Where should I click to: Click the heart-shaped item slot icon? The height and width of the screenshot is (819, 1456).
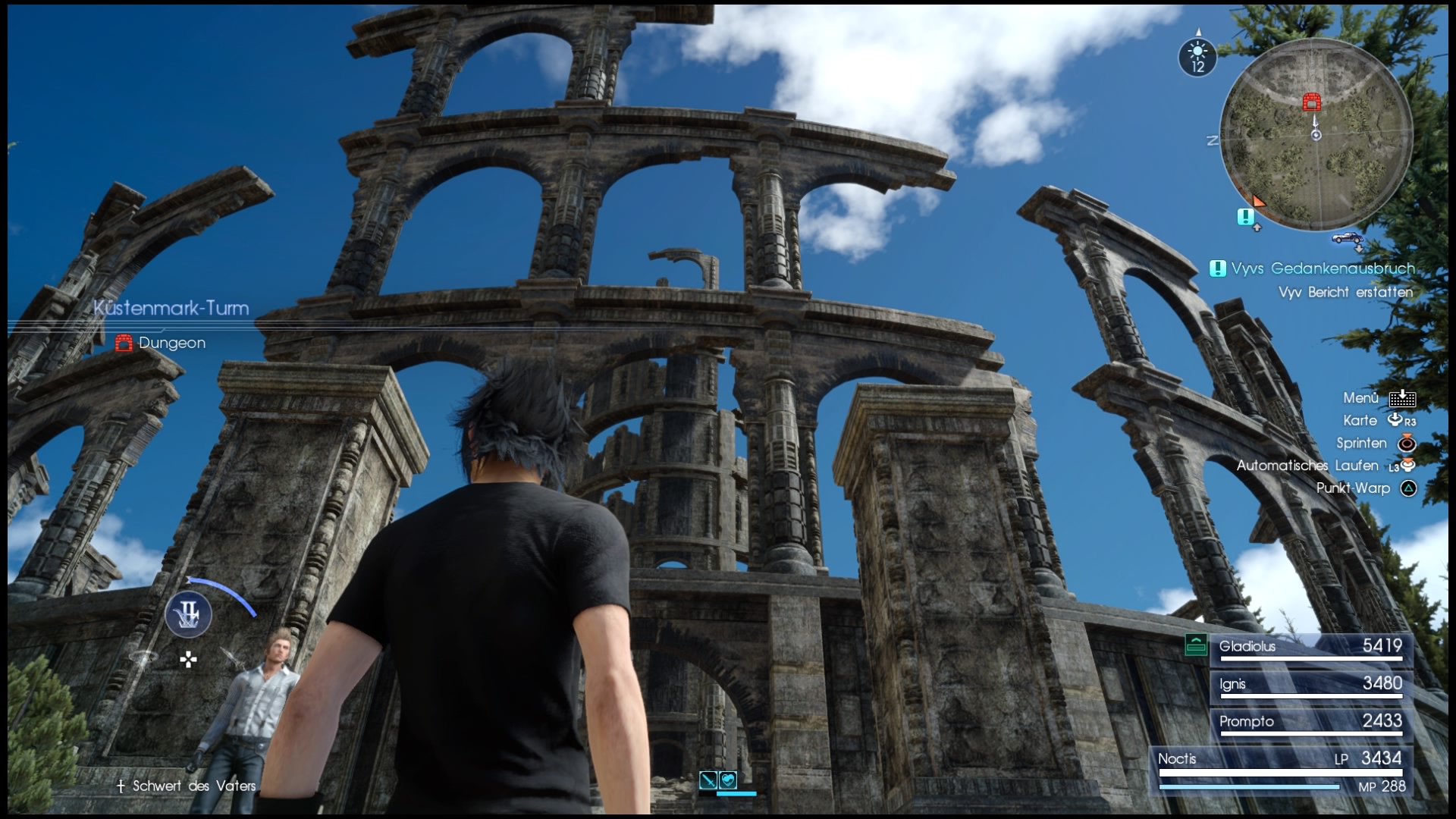[x=727, y=780]
